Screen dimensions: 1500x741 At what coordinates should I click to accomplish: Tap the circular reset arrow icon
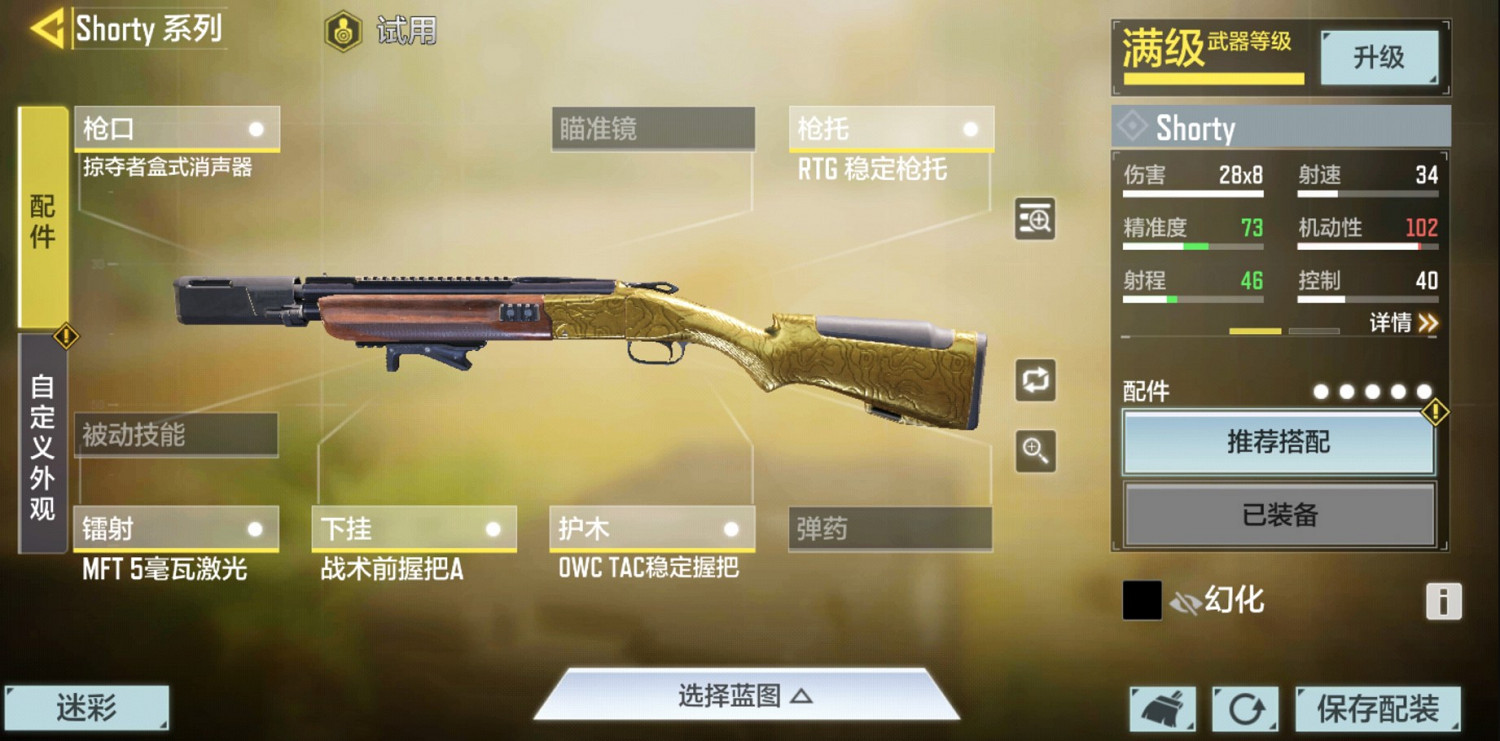[1245, 707]
